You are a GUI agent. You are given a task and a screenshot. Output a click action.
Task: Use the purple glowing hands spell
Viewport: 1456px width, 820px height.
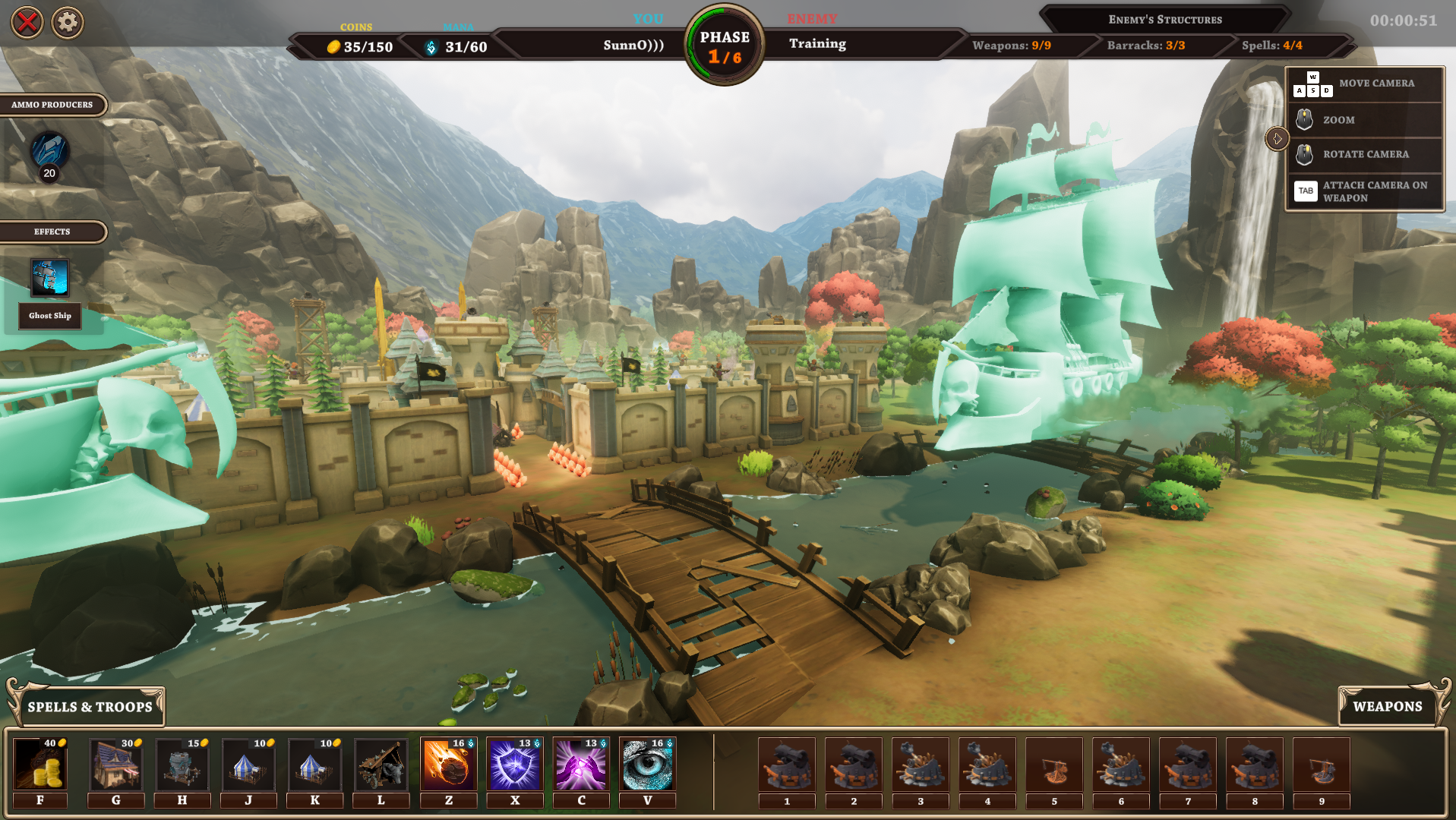[581, 765]
